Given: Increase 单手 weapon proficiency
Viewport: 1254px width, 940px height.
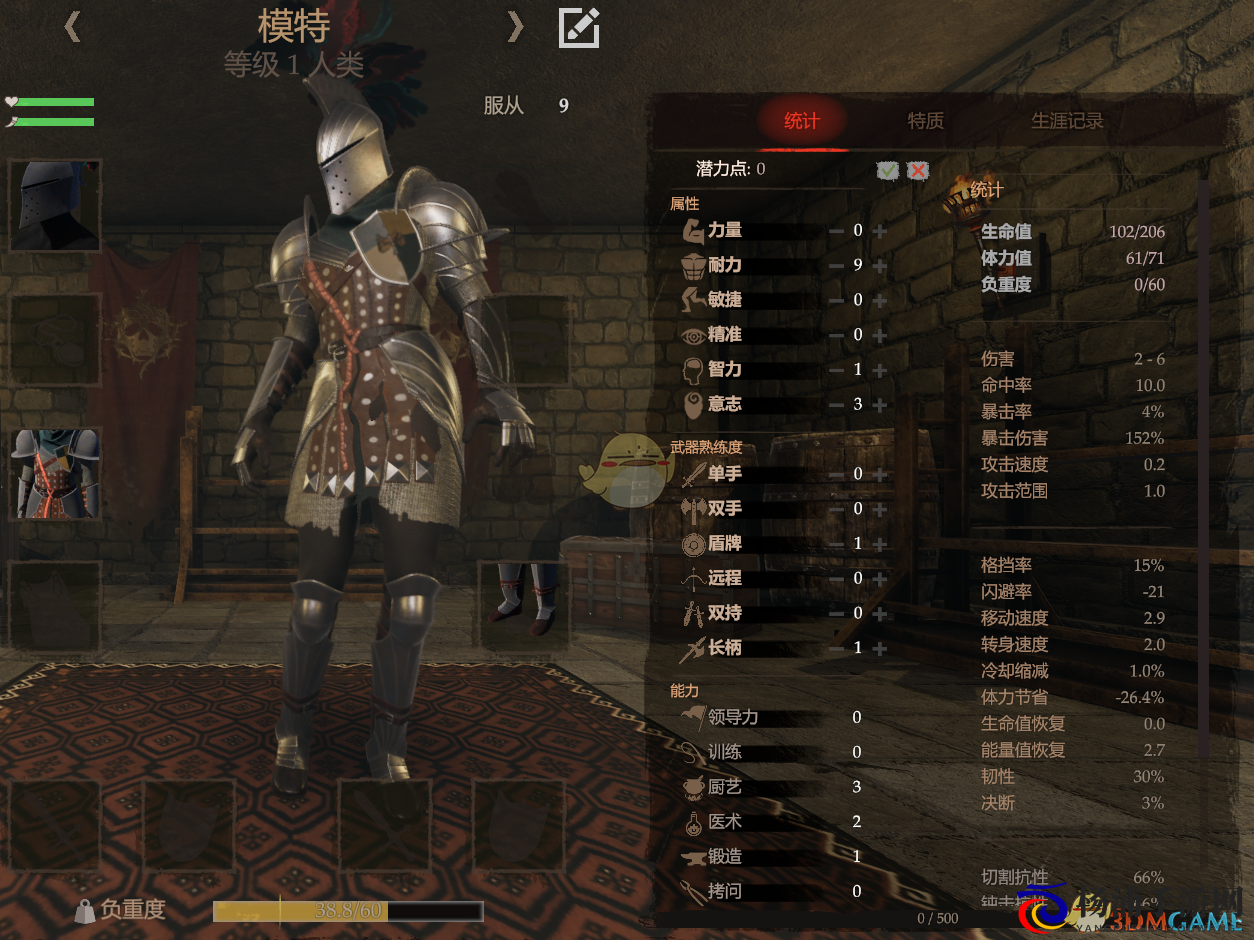Looking at the screenshot, I should [x=880, y=475].
